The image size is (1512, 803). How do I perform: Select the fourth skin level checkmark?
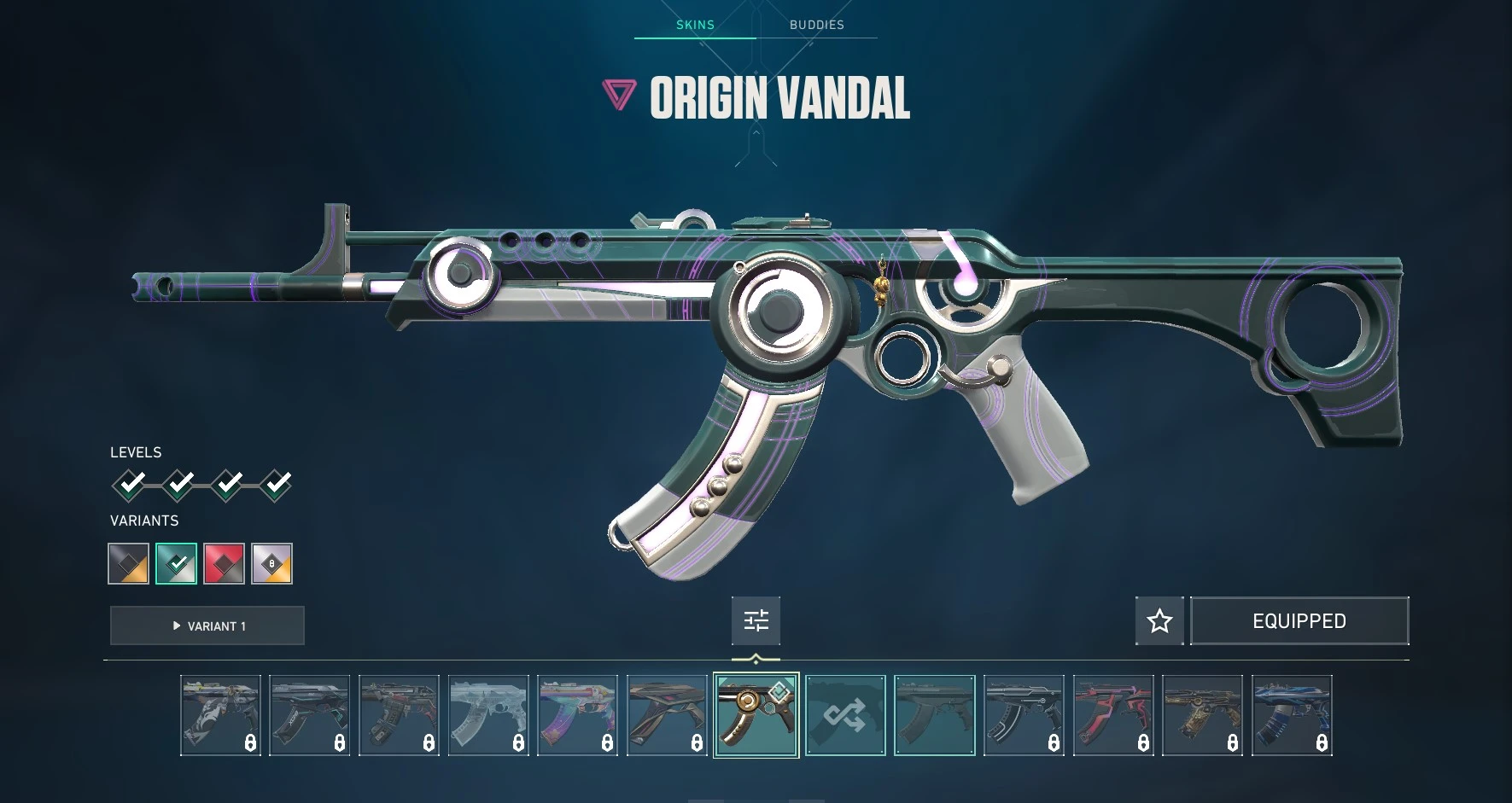pos(276,485)
